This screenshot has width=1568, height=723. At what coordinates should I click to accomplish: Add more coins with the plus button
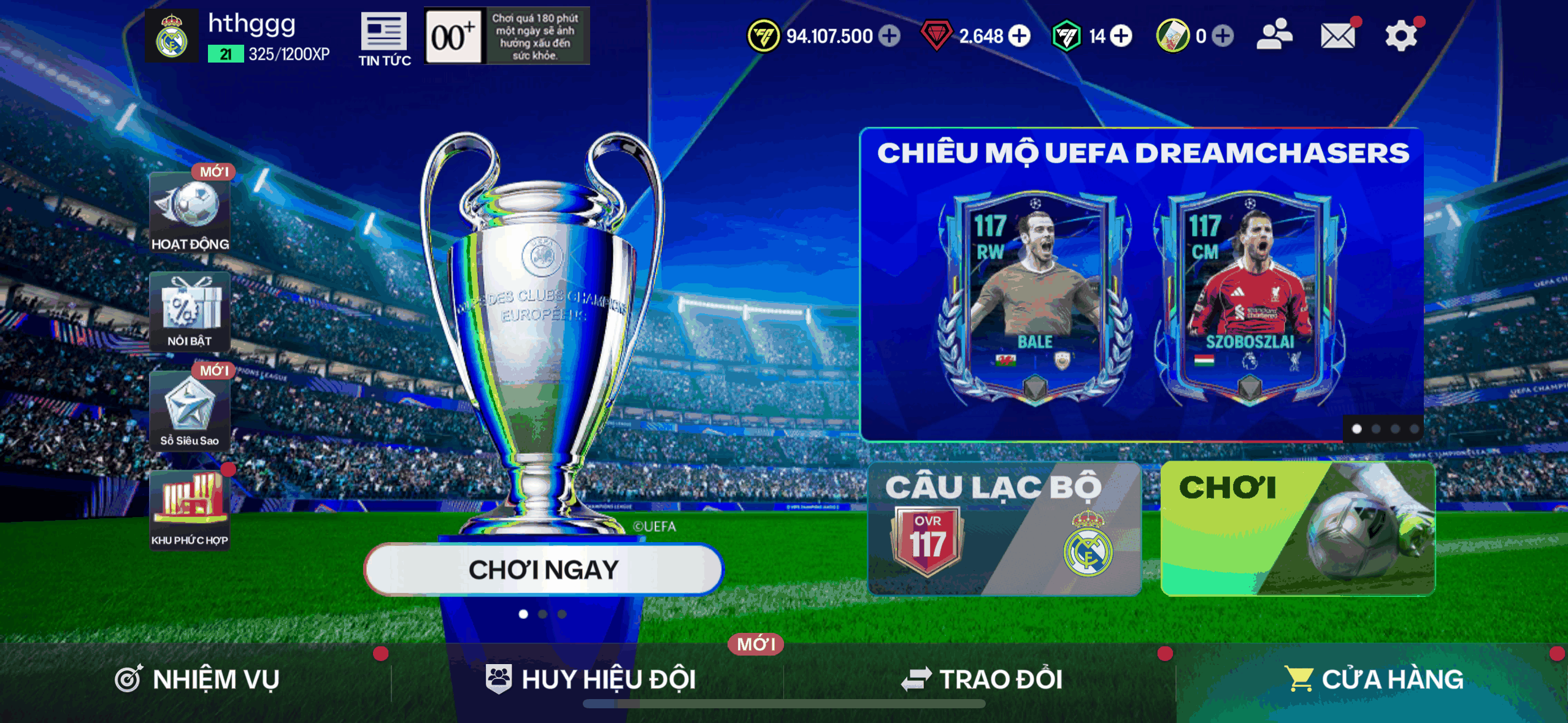tap(890, 36)
